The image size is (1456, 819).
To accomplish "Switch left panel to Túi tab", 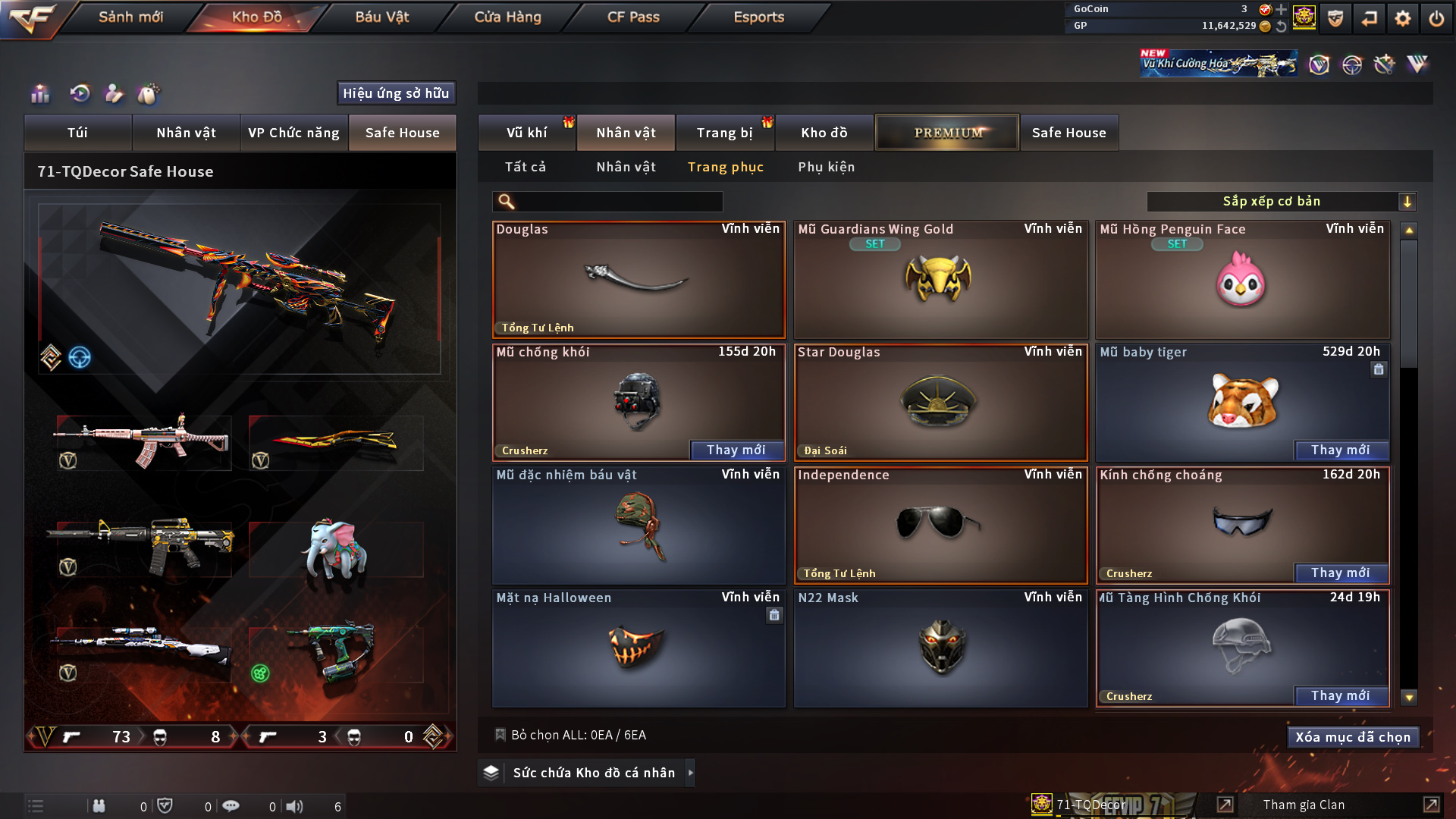I will (77, 133).
